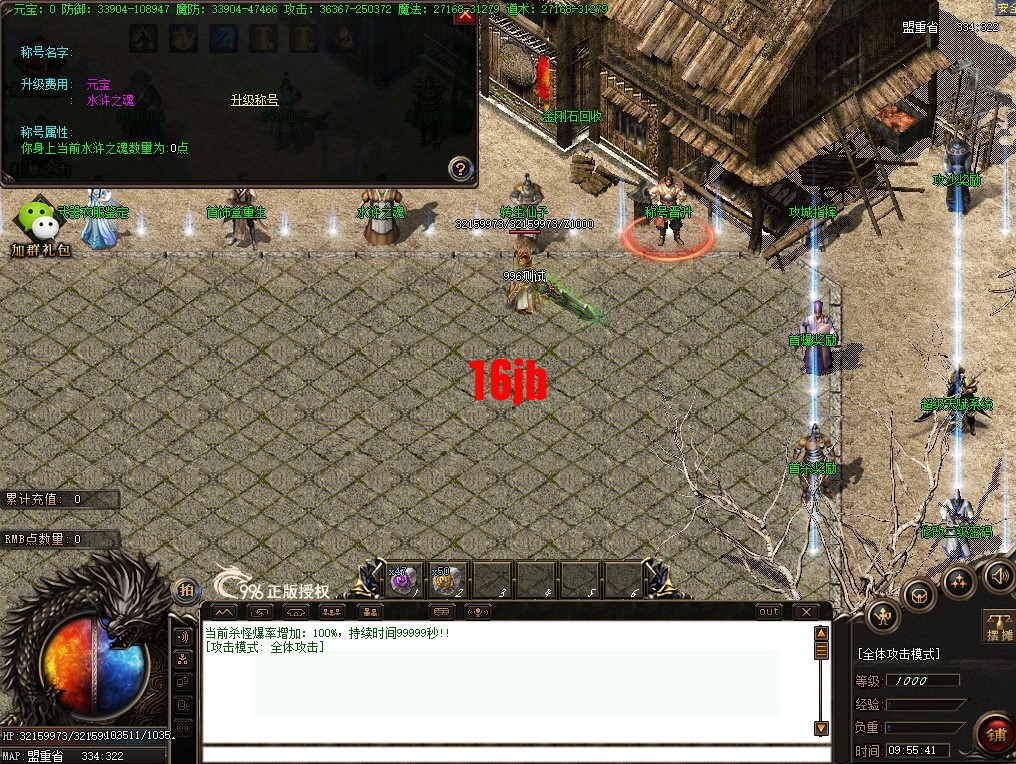Use the item in hotbar slot 2

coord(445,579)
